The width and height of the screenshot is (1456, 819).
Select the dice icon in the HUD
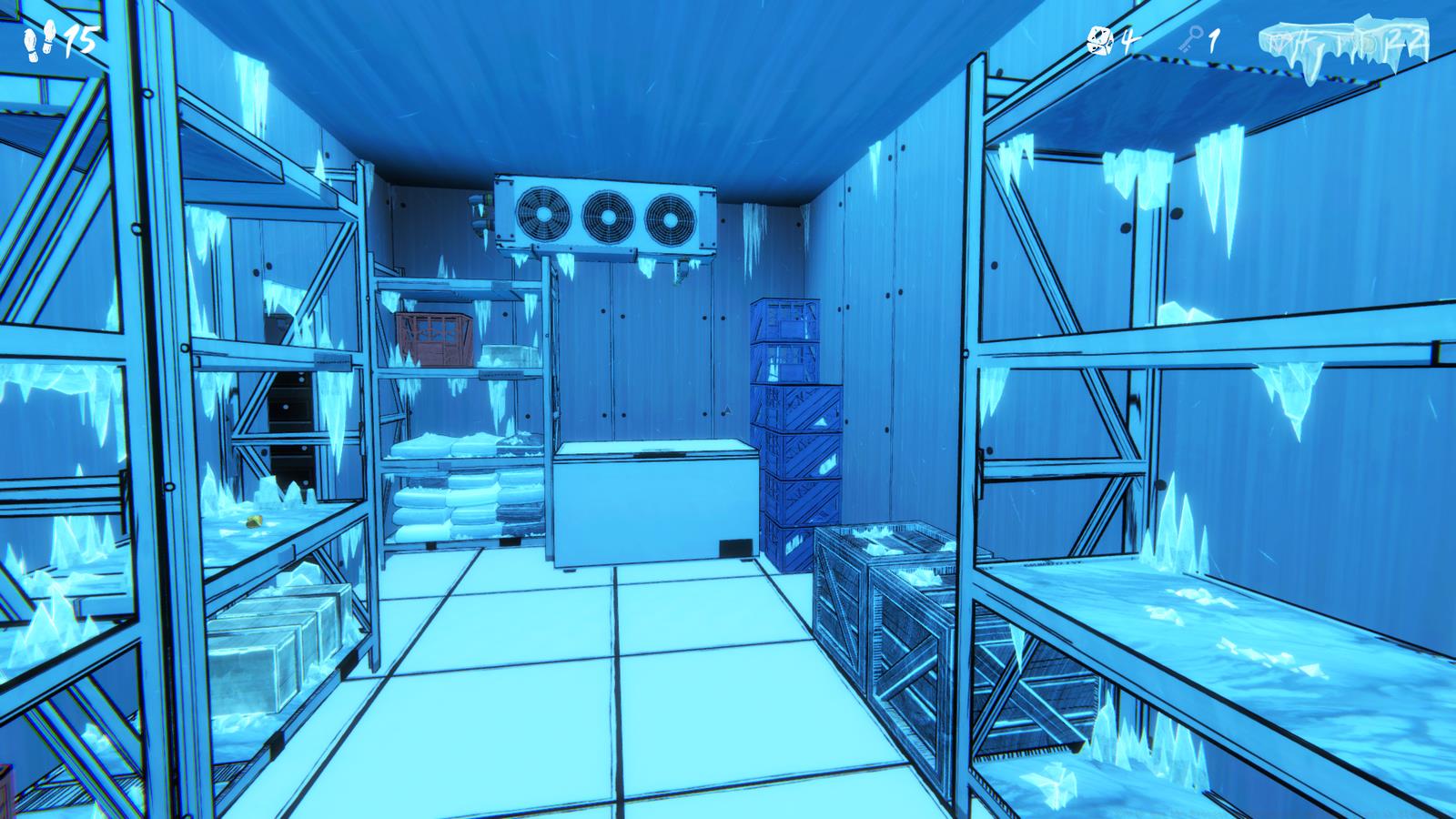pos(1100,40)
